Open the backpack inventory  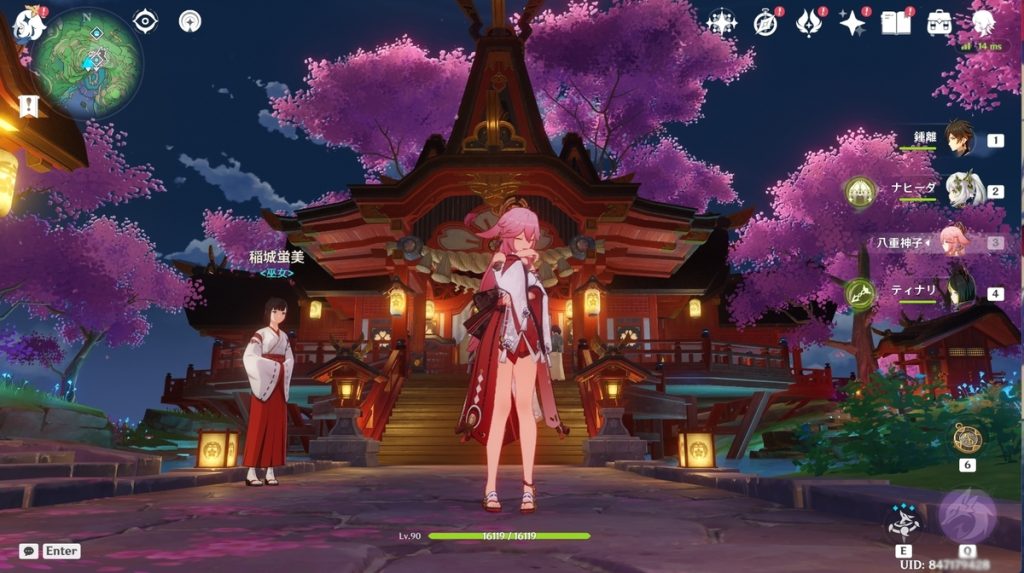click(939, 23)
